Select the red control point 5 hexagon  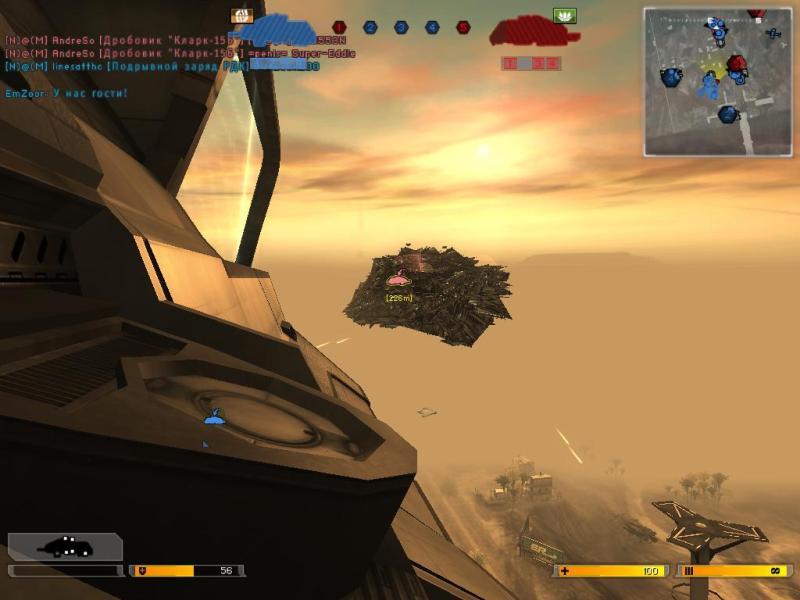coord(463,28)
